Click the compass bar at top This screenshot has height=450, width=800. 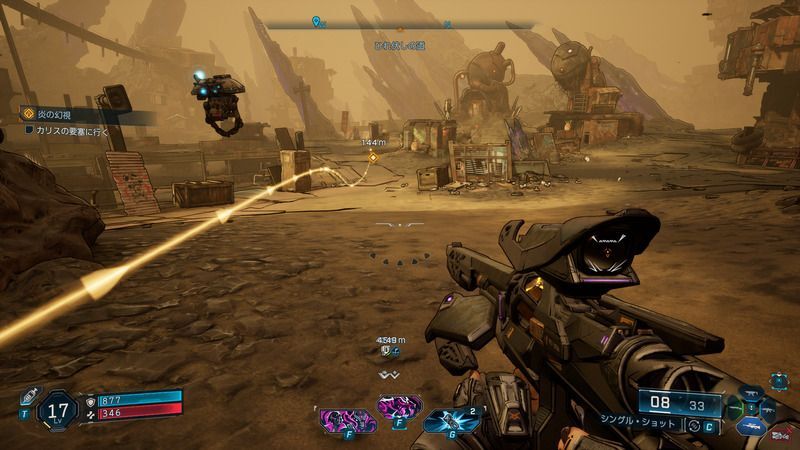(x=400, y=24)
